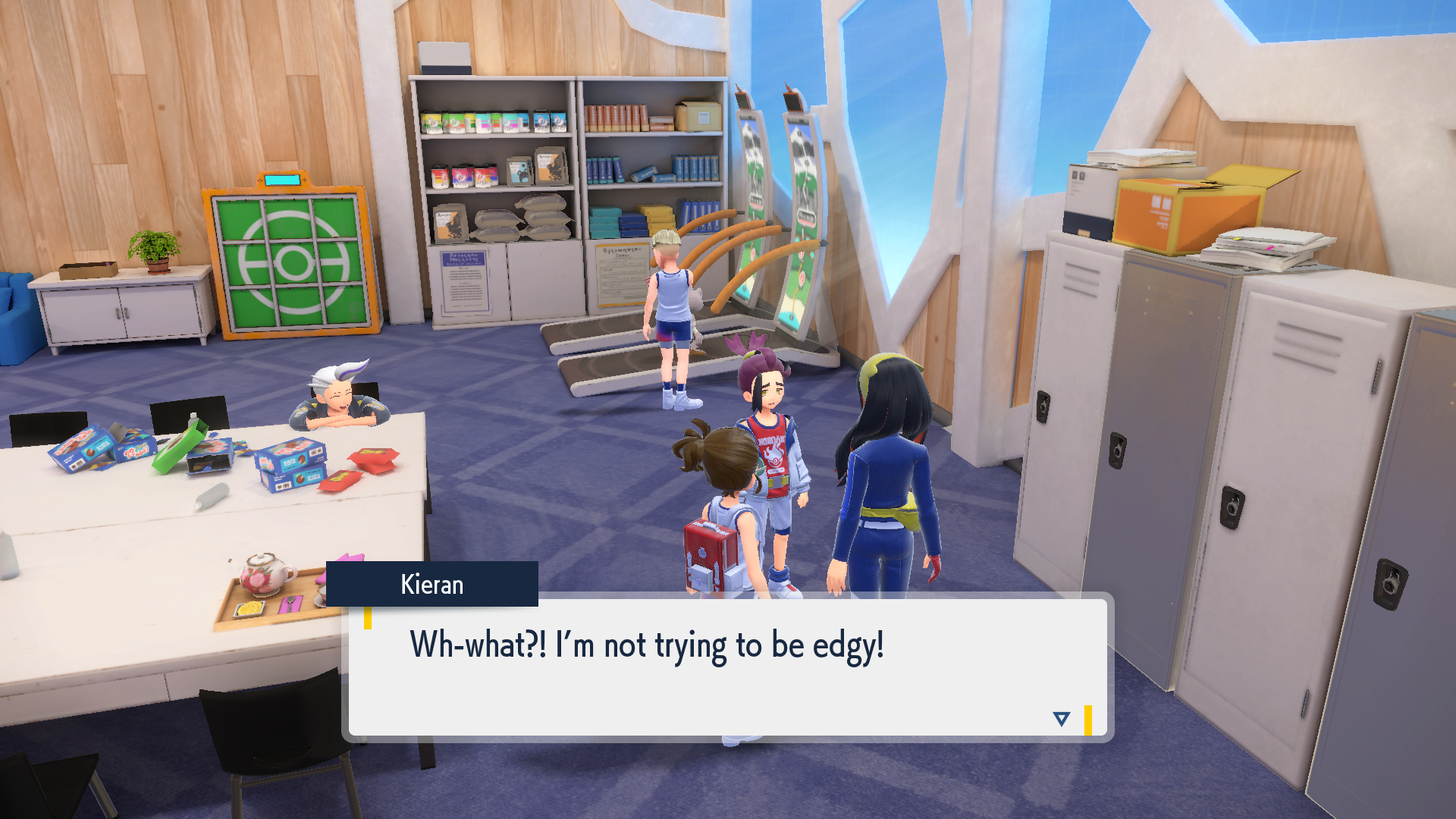Advance dialogue with the blue arrow indicator

[x=1061, y=718]
